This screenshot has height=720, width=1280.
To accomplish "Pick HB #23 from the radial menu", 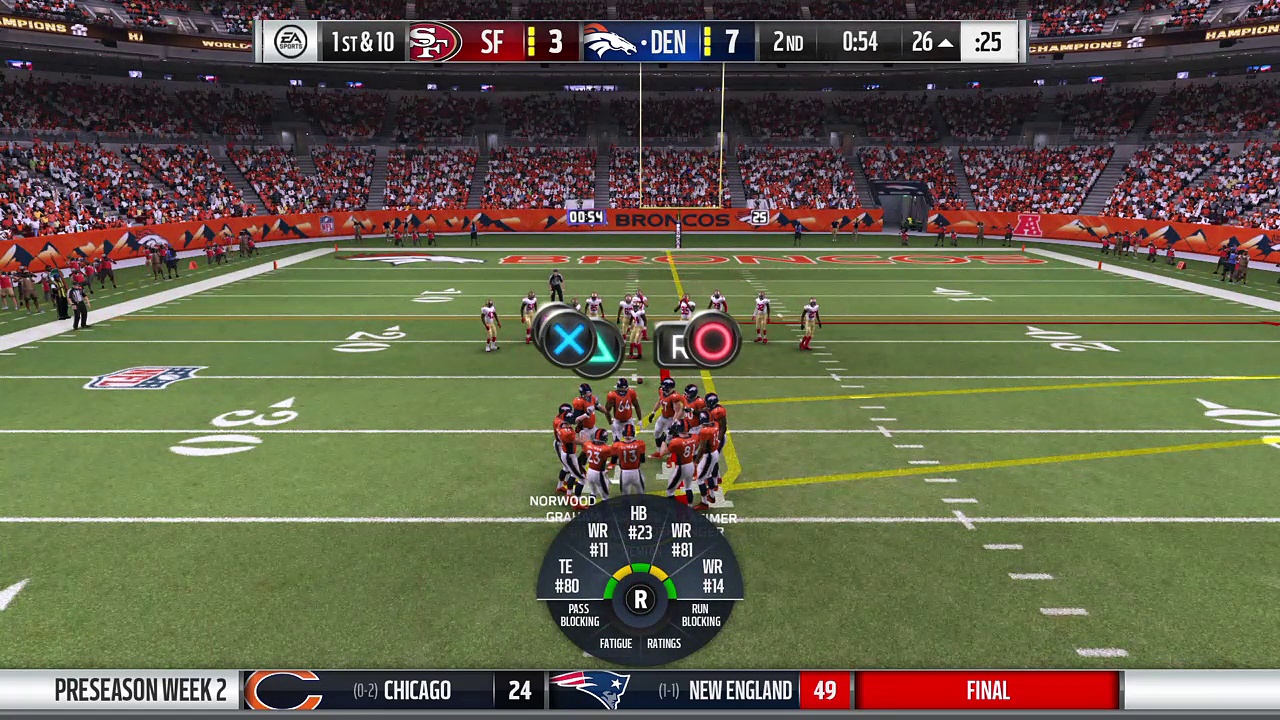I will tap(640, 524).
